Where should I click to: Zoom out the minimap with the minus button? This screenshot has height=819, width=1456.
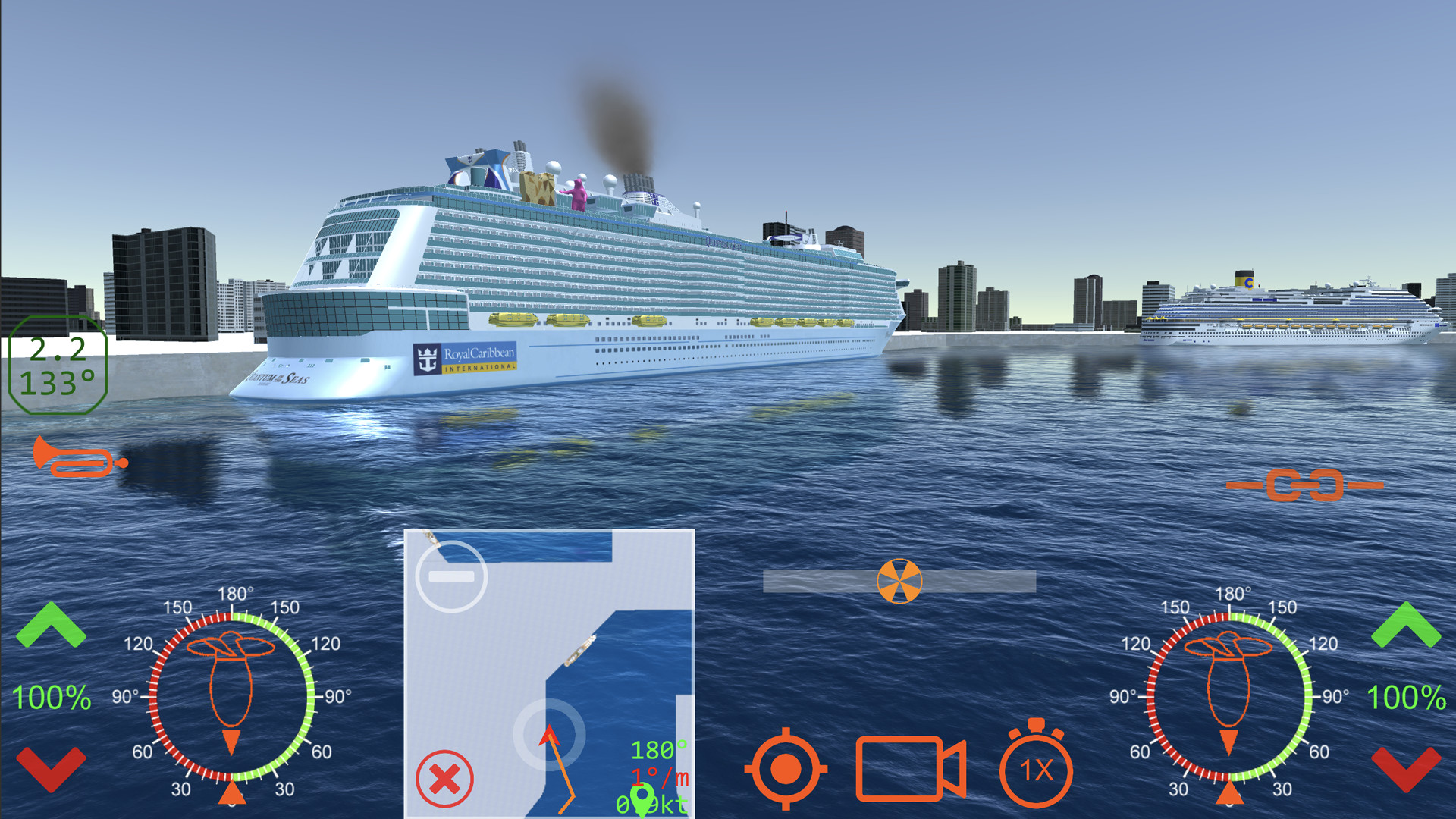(450, 576)
